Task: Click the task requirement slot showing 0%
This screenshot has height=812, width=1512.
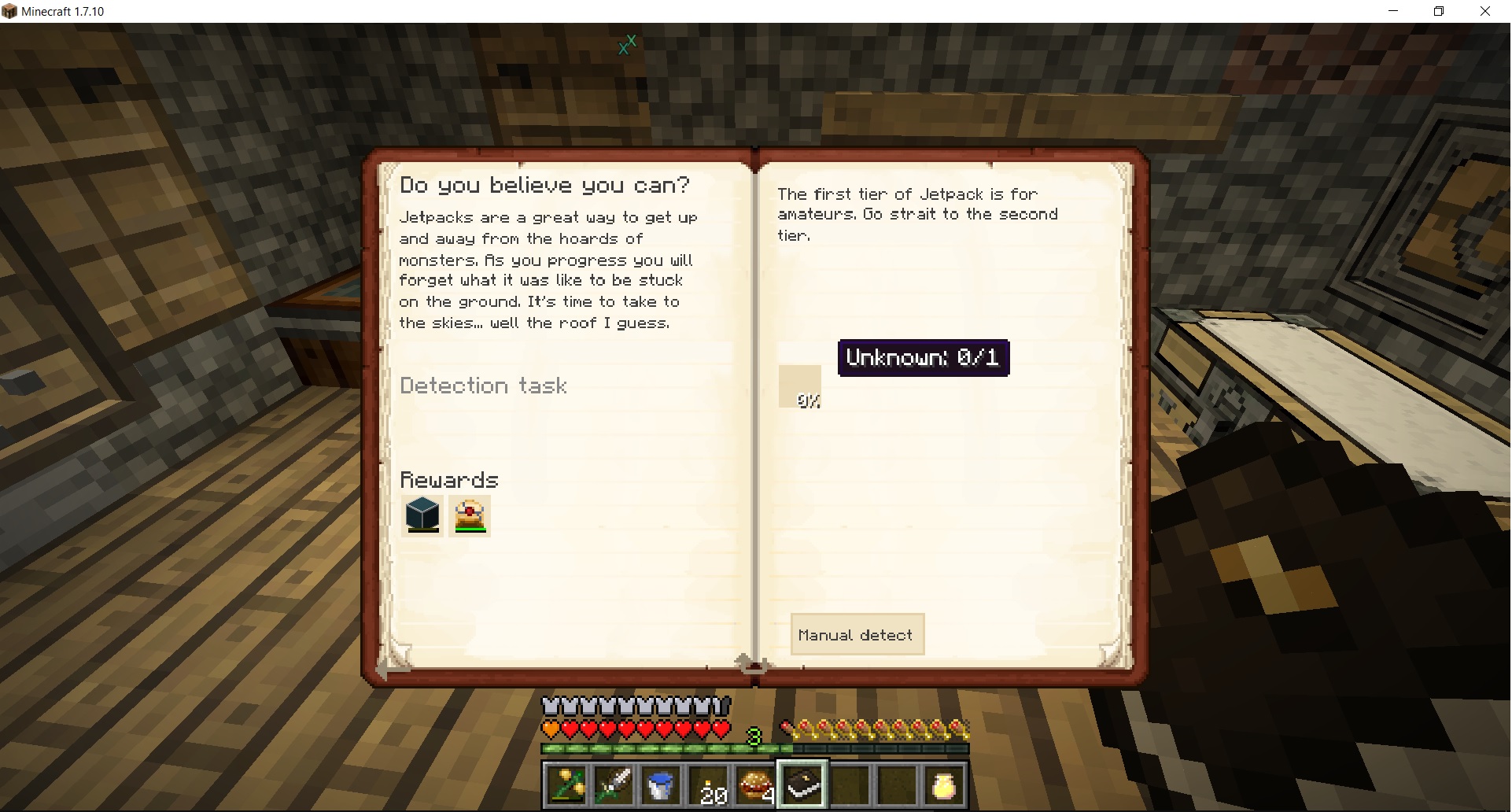Action: click(800, 386)
